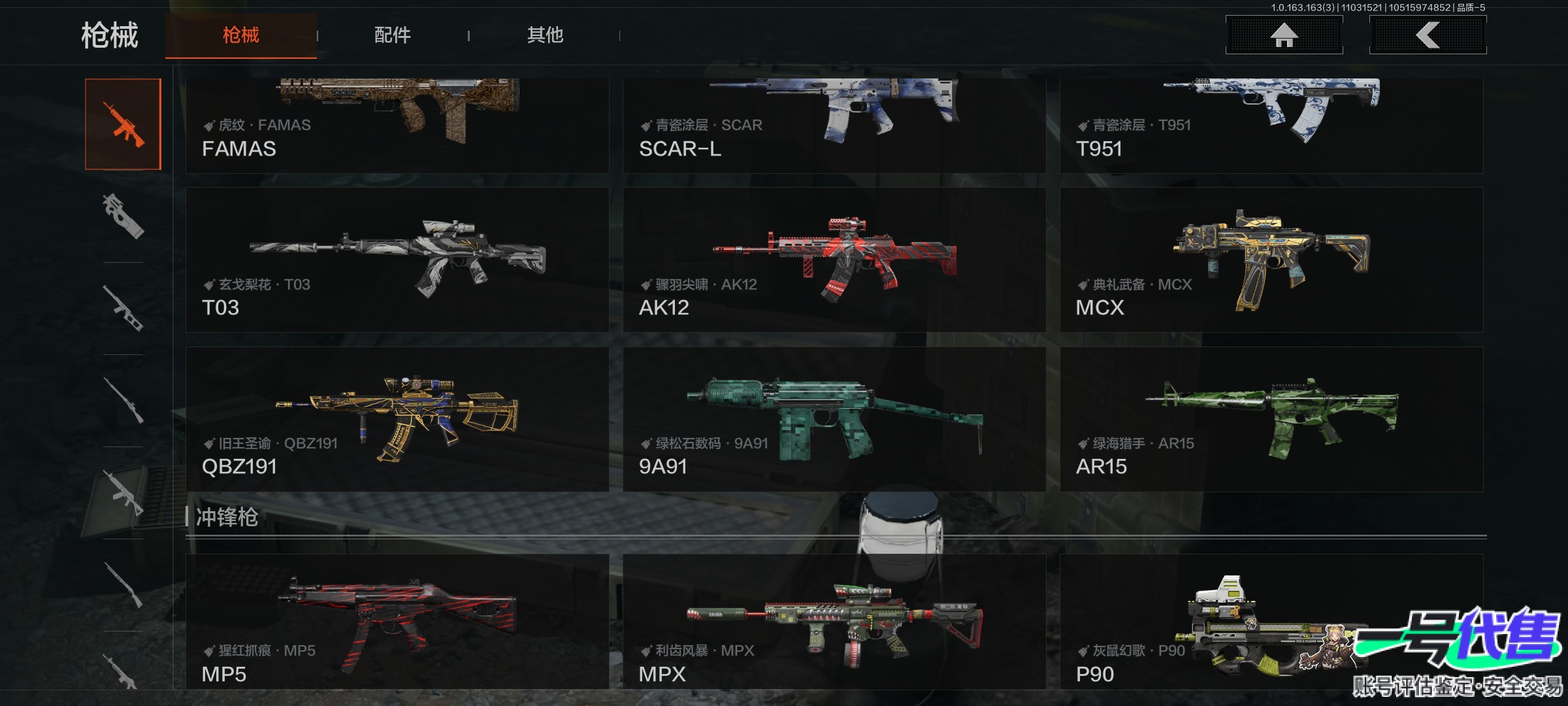Choose the MP5 submachine gun card
Image resolution: width=1568 pixels, height=706 pixels.
[x=397, y=622]
